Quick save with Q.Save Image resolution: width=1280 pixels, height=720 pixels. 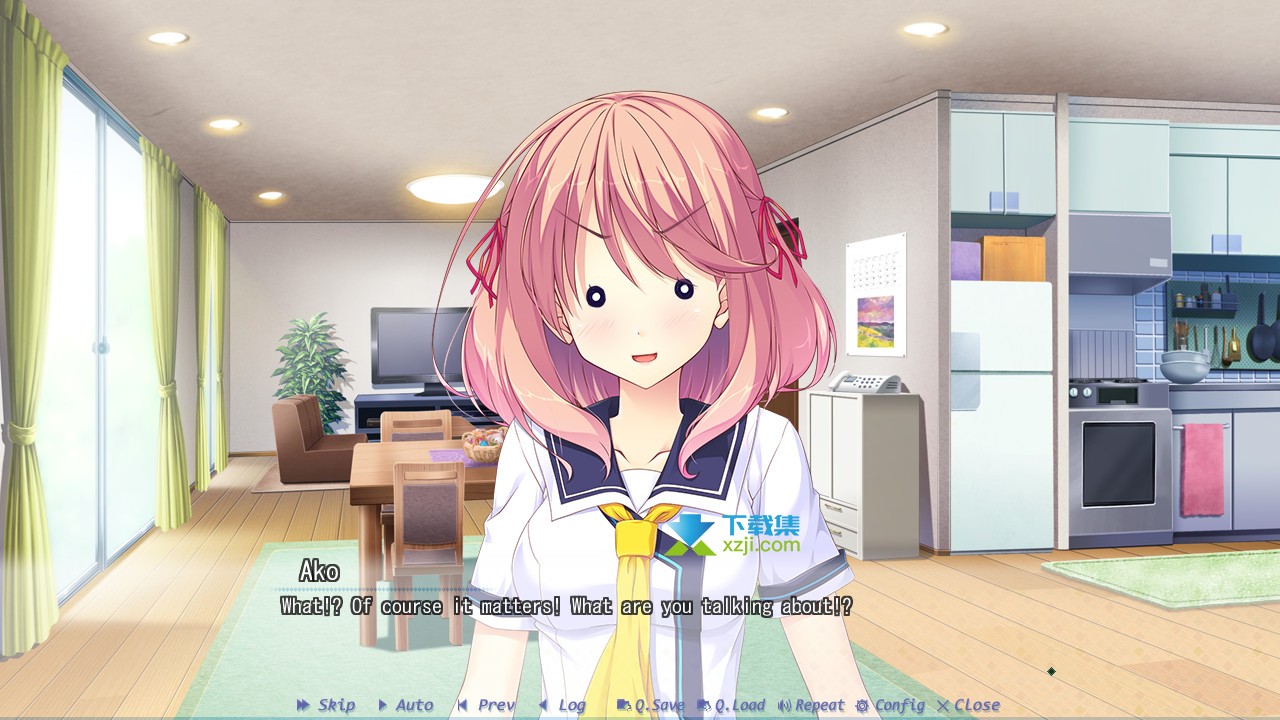651,705
